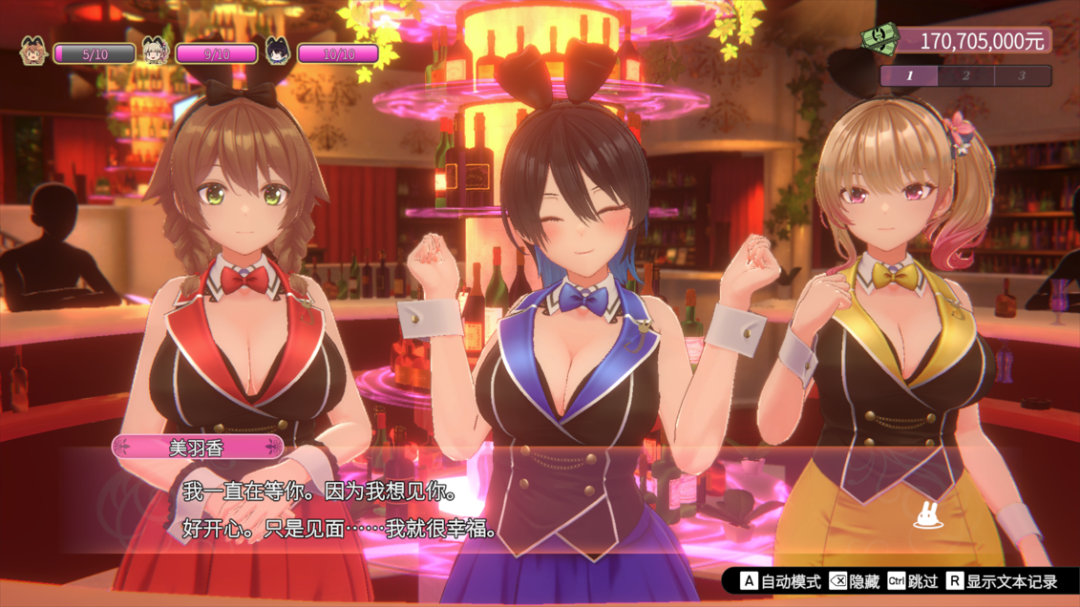Select the black-haired girl portrait icon

click(277, 51)
